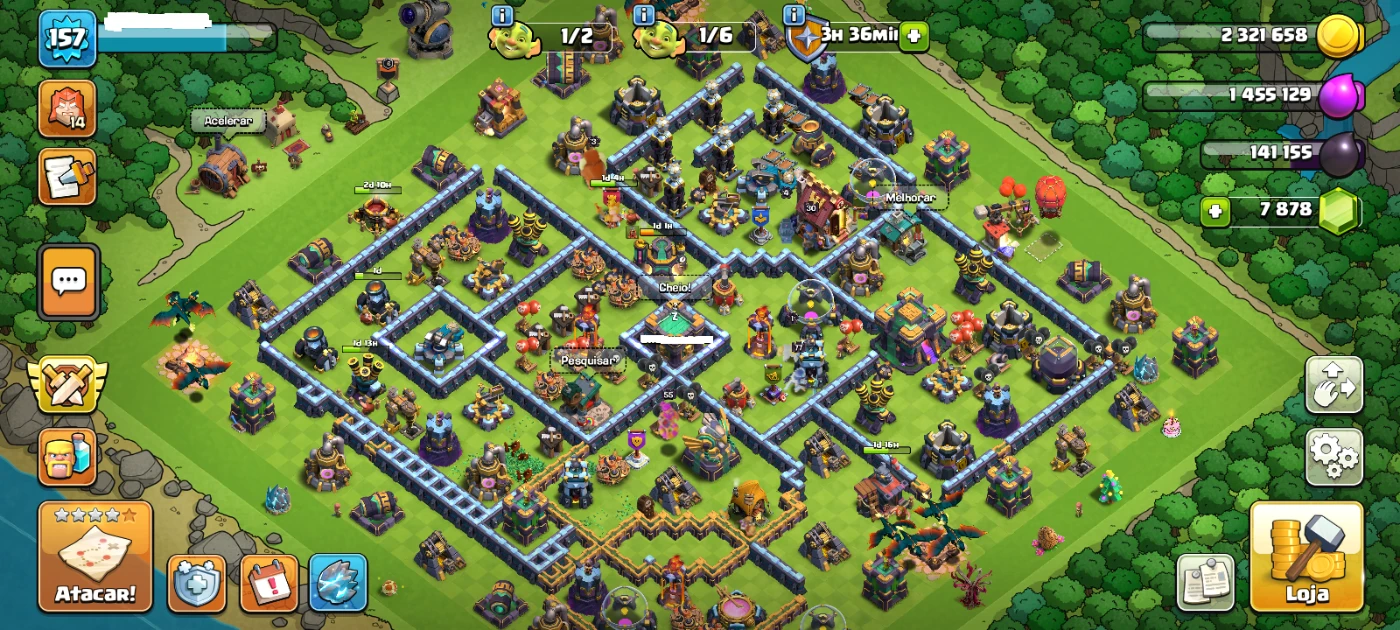Image resolution: width=1400 pixels, height=630 pixels.
Task: Add gems with the green plus button
Action: click(x=1216, y=211)
